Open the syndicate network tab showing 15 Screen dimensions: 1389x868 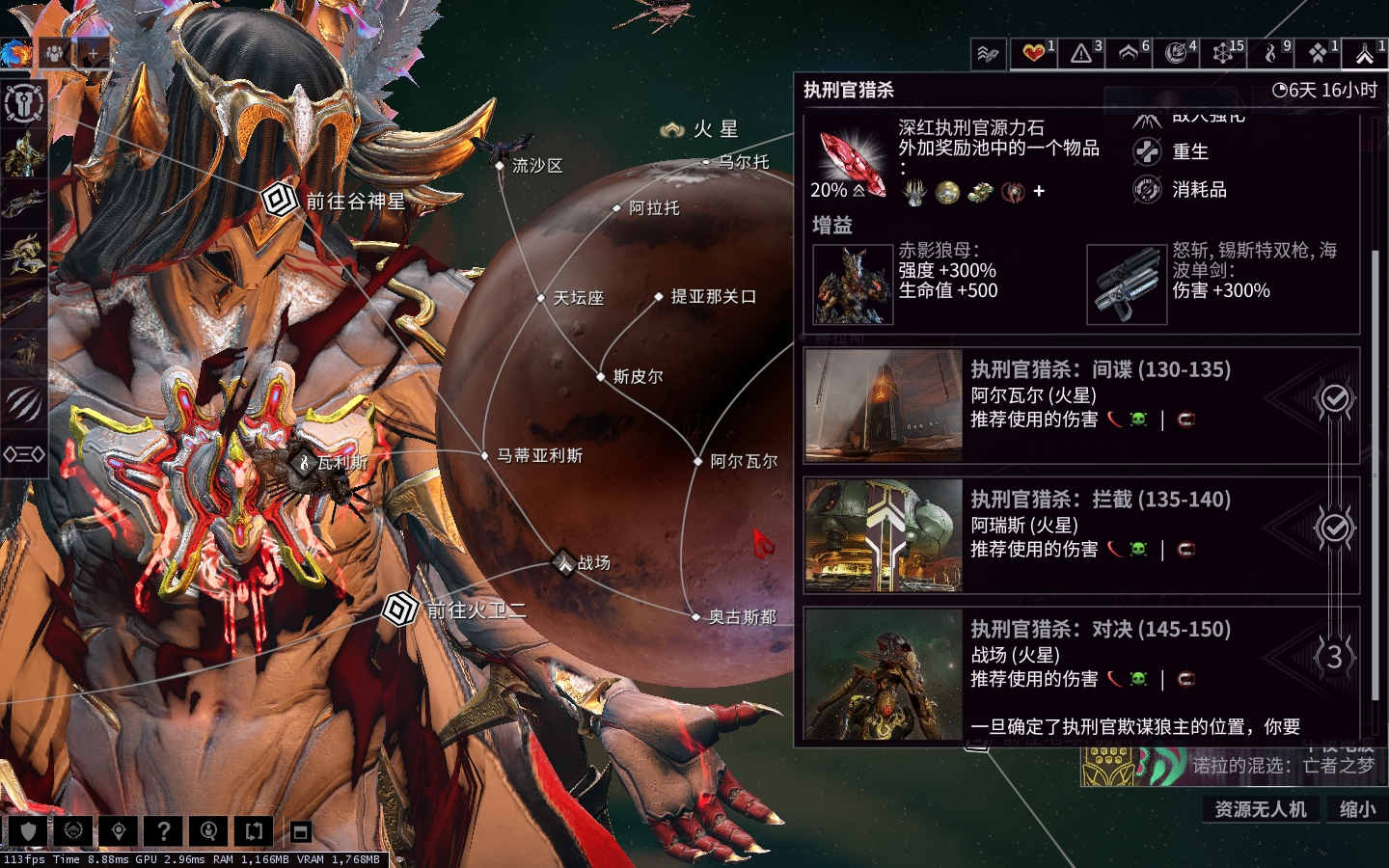(x=1223, y=53)
